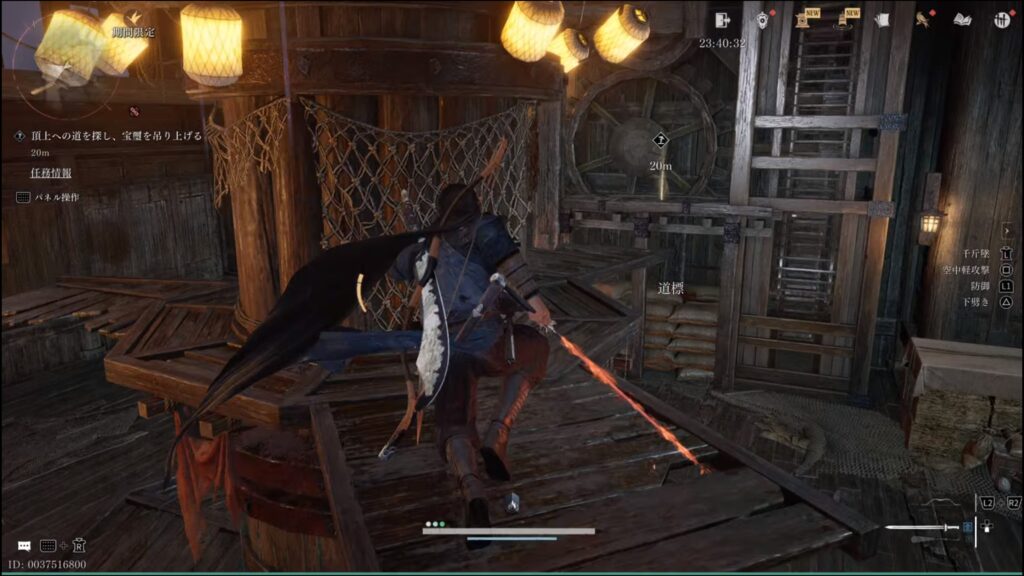The image size is (1024, 576).
Task: Click the 道標 waypoint label
Action: (671, 288)
